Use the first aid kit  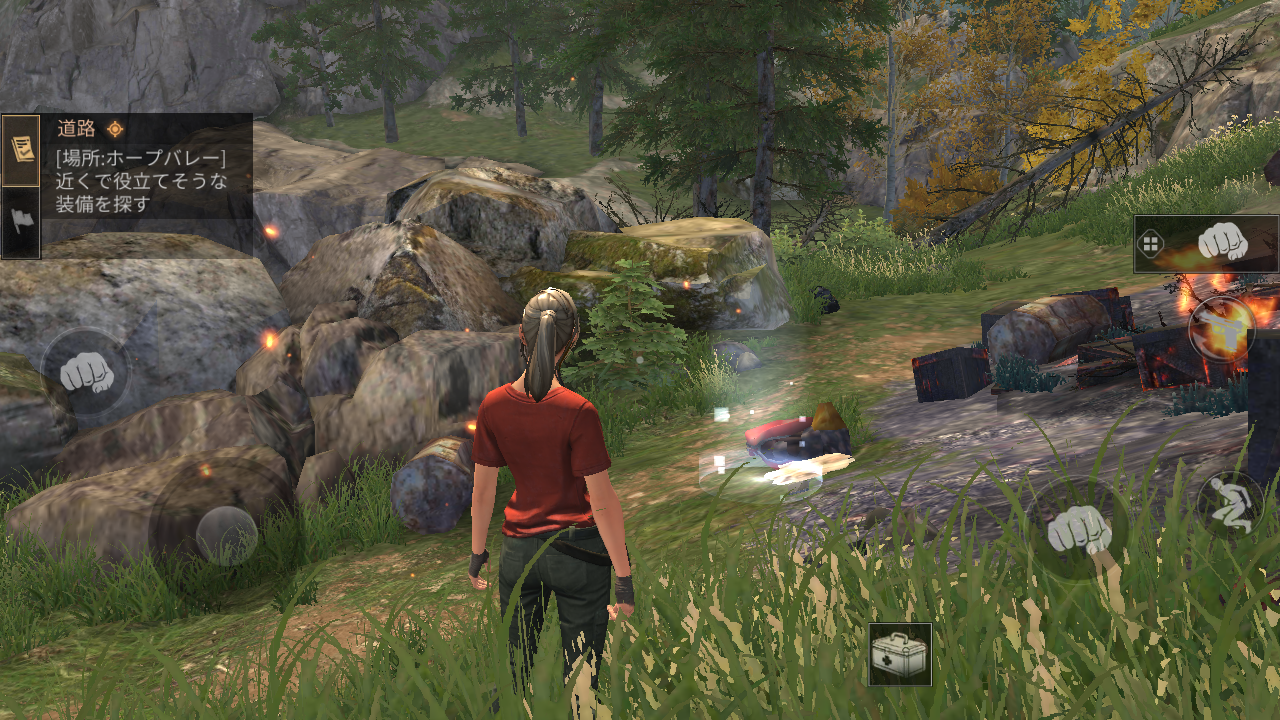(899, 654)
